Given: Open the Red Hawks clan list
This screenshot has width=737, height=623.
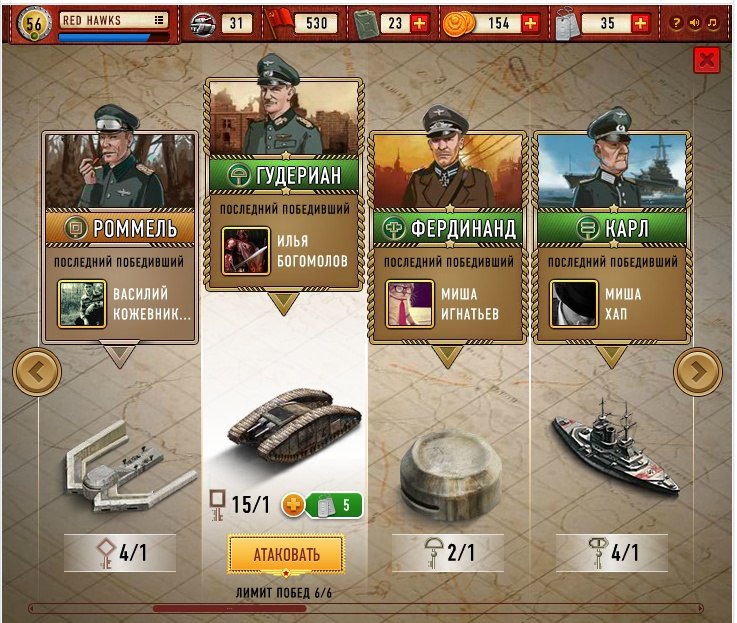Looking at the screenshot, I should [x=159, y=19].
